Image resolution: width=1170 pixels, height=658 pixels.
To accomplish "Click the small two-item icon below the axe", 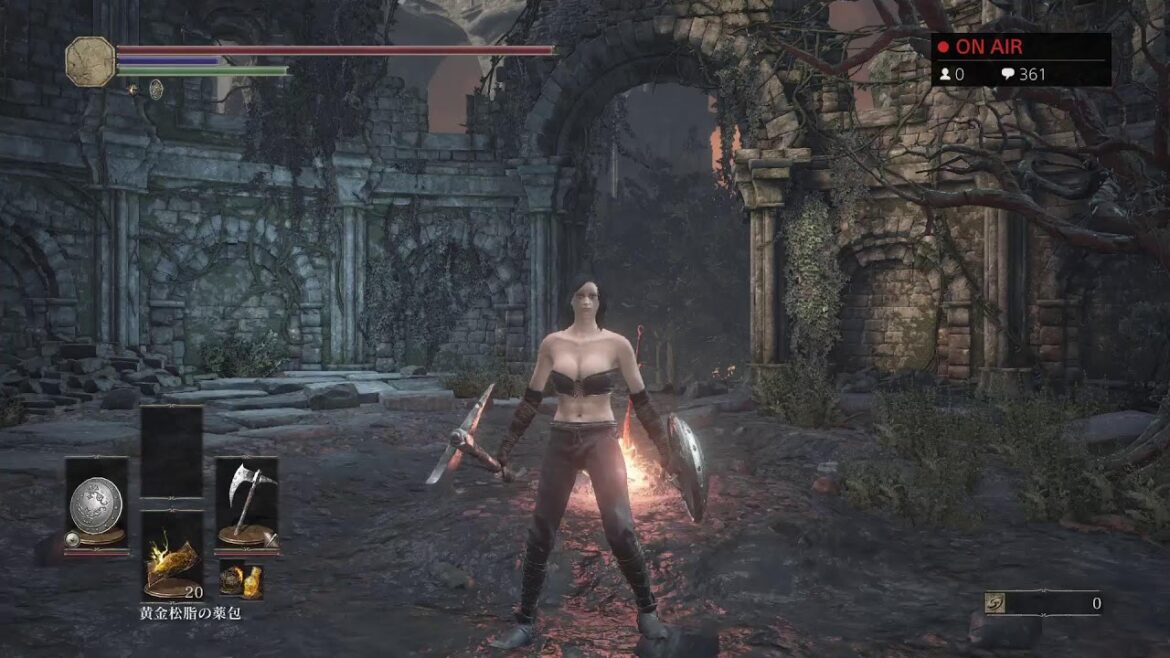I will (x=241, y=579).
